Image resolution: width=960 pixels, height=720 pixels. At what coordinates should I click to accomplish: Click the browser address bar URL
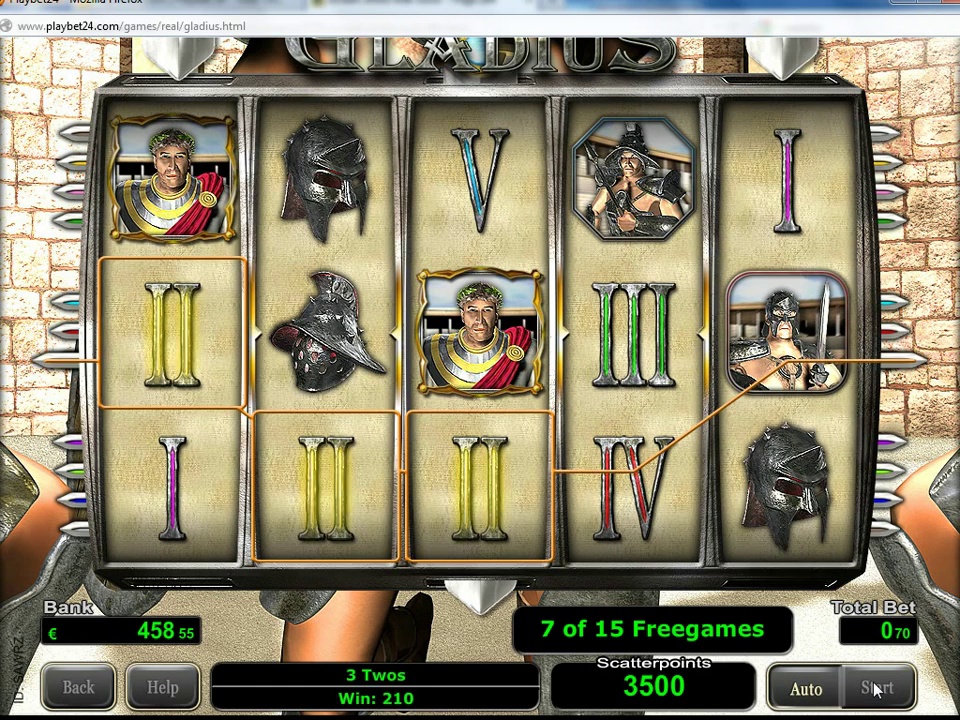(x=131, y=26)
